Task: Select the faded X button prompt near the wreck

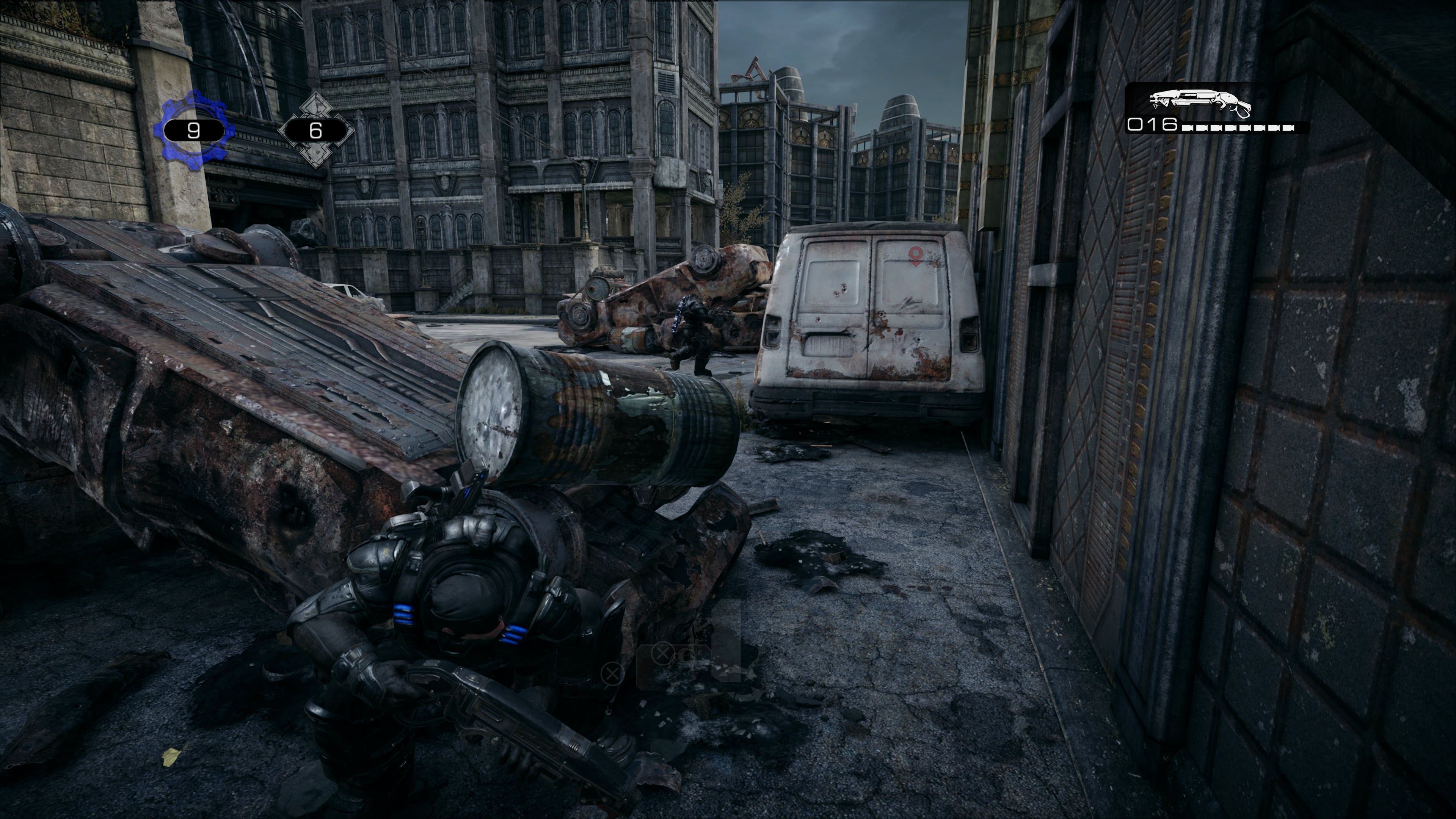Action: pyautogui.click(x=612, y=673)
